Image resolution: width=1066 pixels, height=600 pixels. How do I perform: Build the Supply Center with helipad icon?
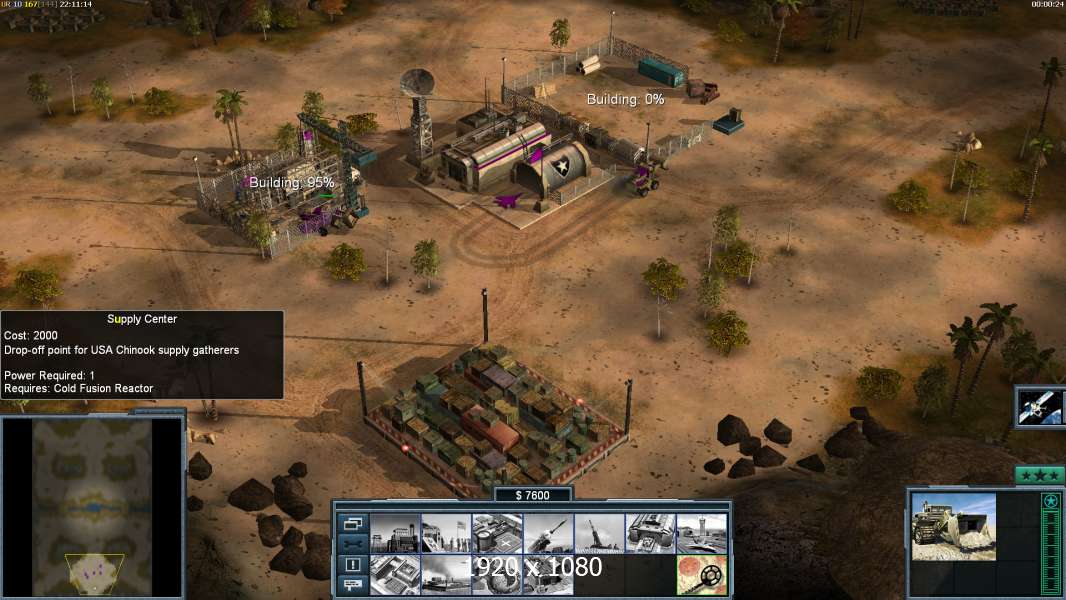pyautogui.click(x=497, y=533)
